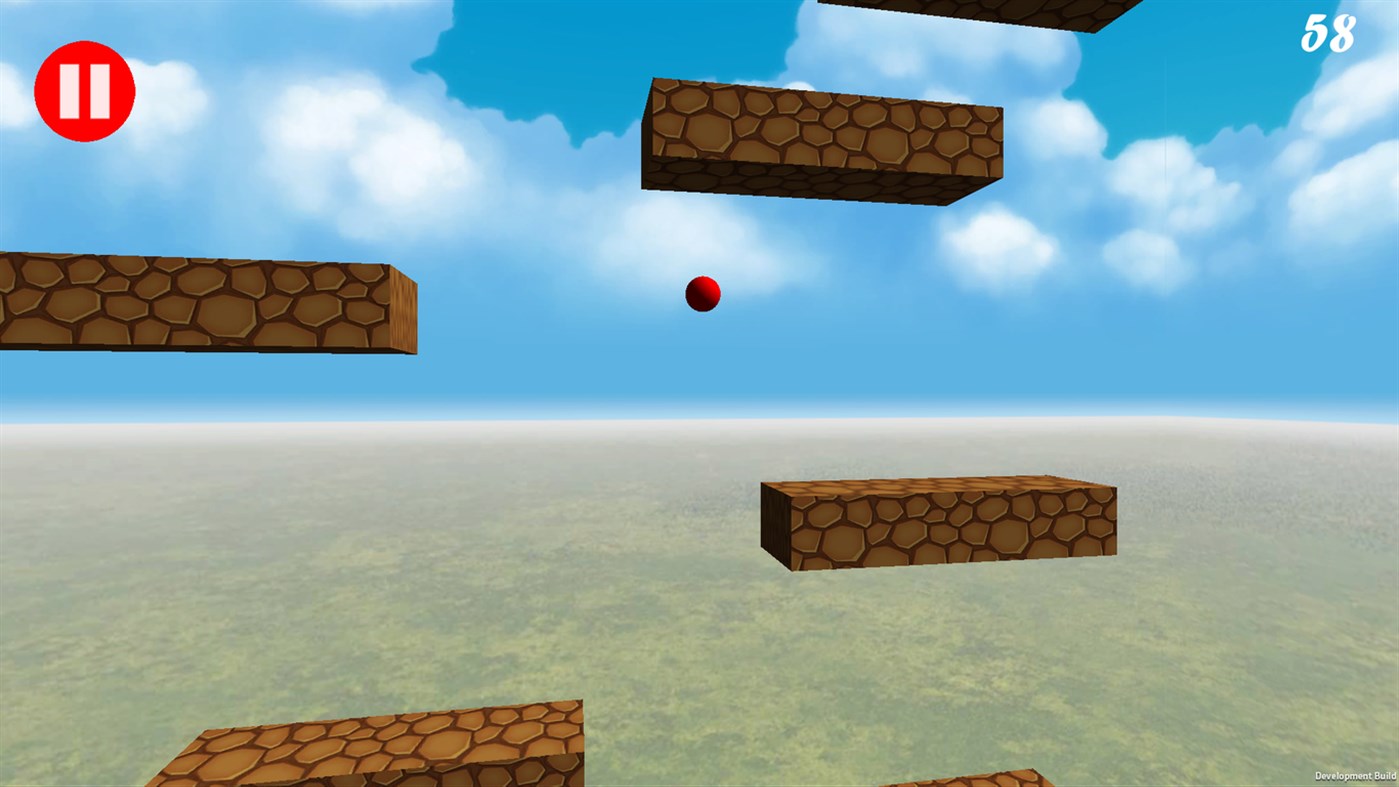Select the red ball in mid-air
Viewport: 1399px width, 787px height.
(701, 296)
